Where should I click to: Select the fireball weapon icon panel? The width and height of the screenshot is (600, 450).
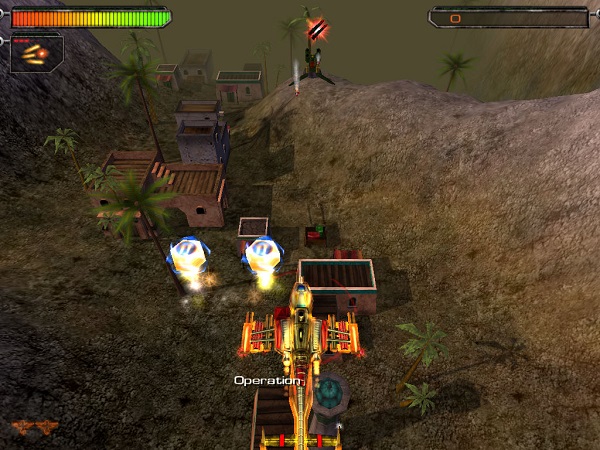pos(36,52)
